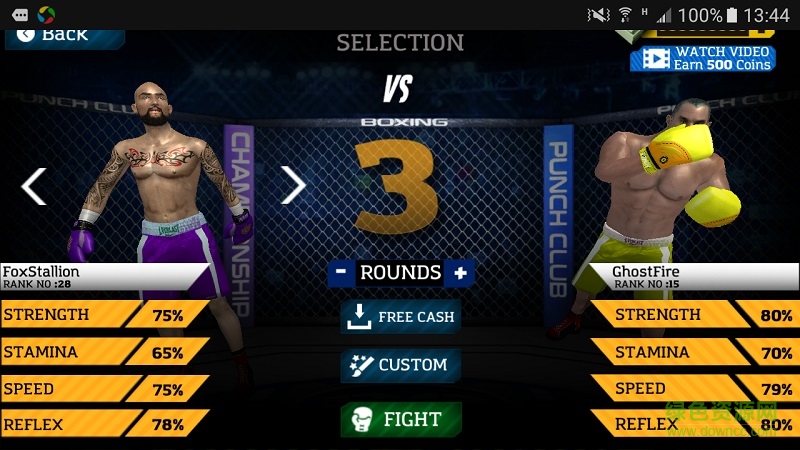This screenshot has height=450, width=800.
Task: Watch video to earn 500 coins
Action: pos(703,58)
